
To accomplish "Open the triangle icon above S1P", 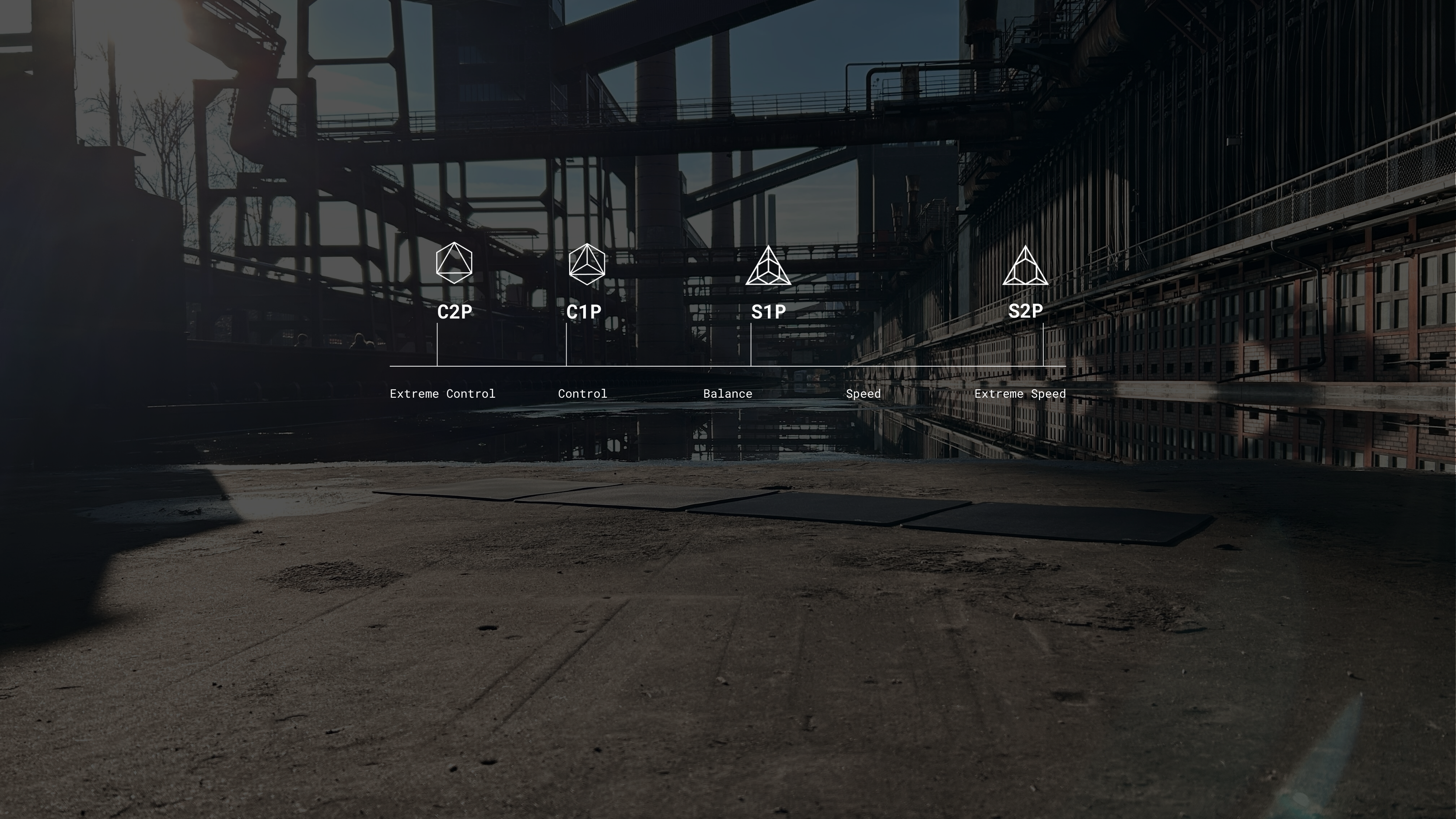I will (x=768, y=267).
